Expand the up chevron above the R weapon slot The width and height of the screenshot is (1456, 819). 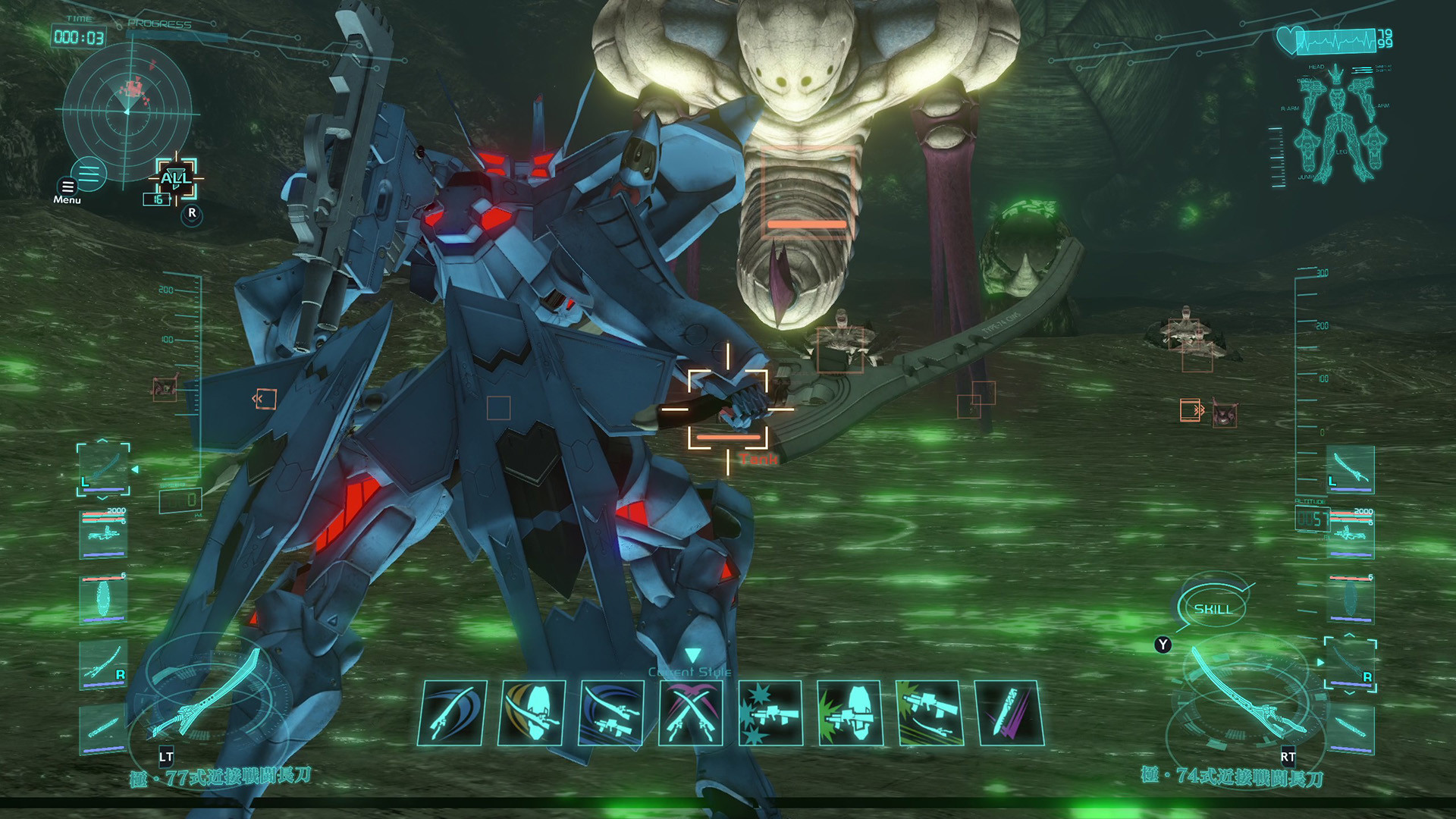pyautogui.click(x=1348, y=635)
